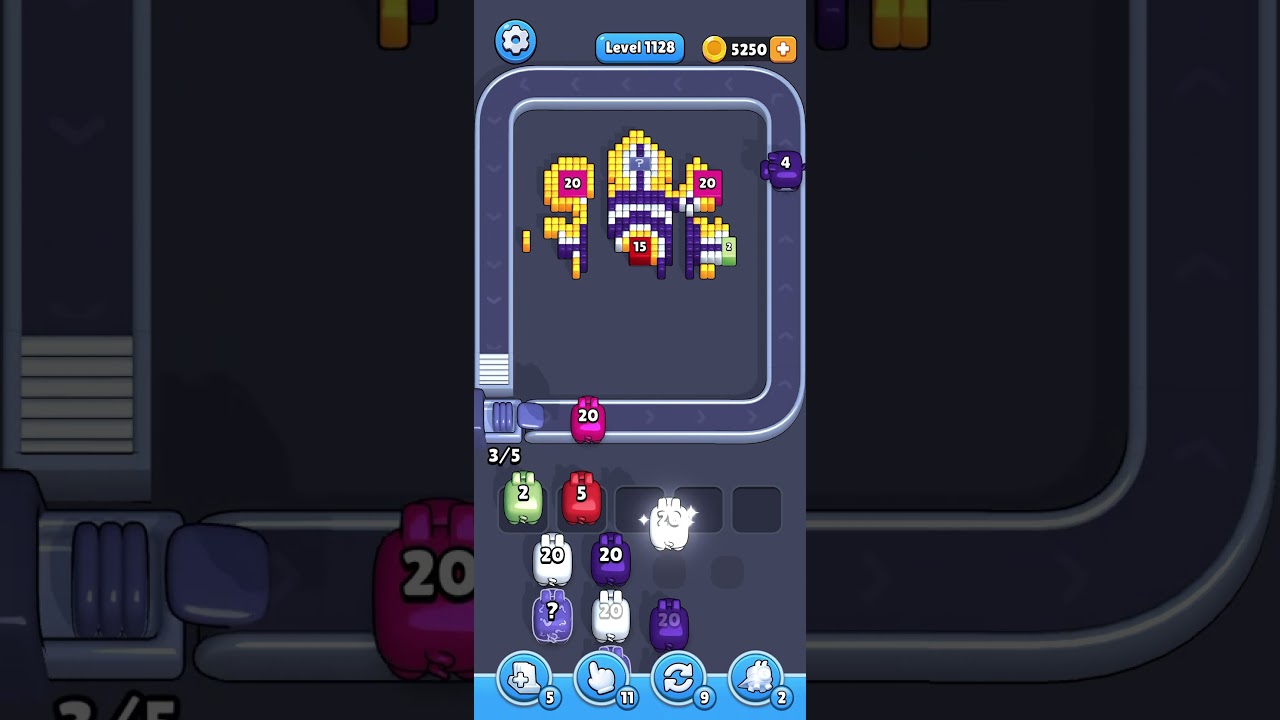Tap the pink 20 character in the pipe
Screen dimensions: 1280x720
tap(589, 420)
